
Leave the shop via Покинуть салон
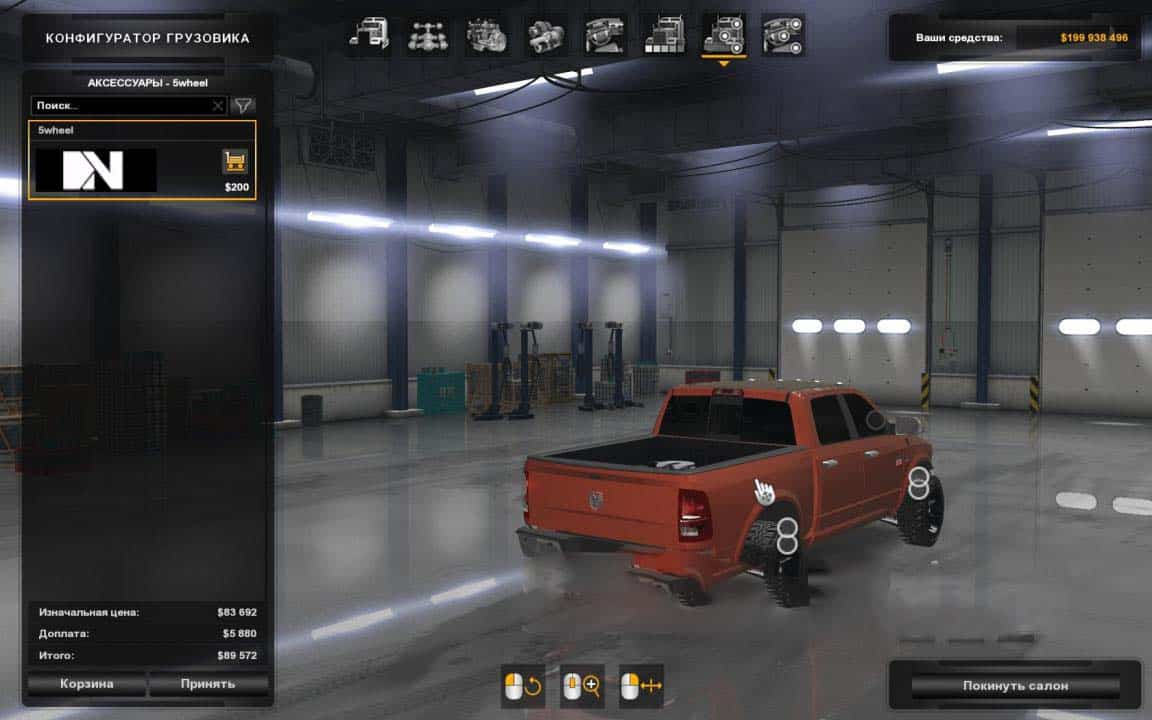[x=1015, y=686]
